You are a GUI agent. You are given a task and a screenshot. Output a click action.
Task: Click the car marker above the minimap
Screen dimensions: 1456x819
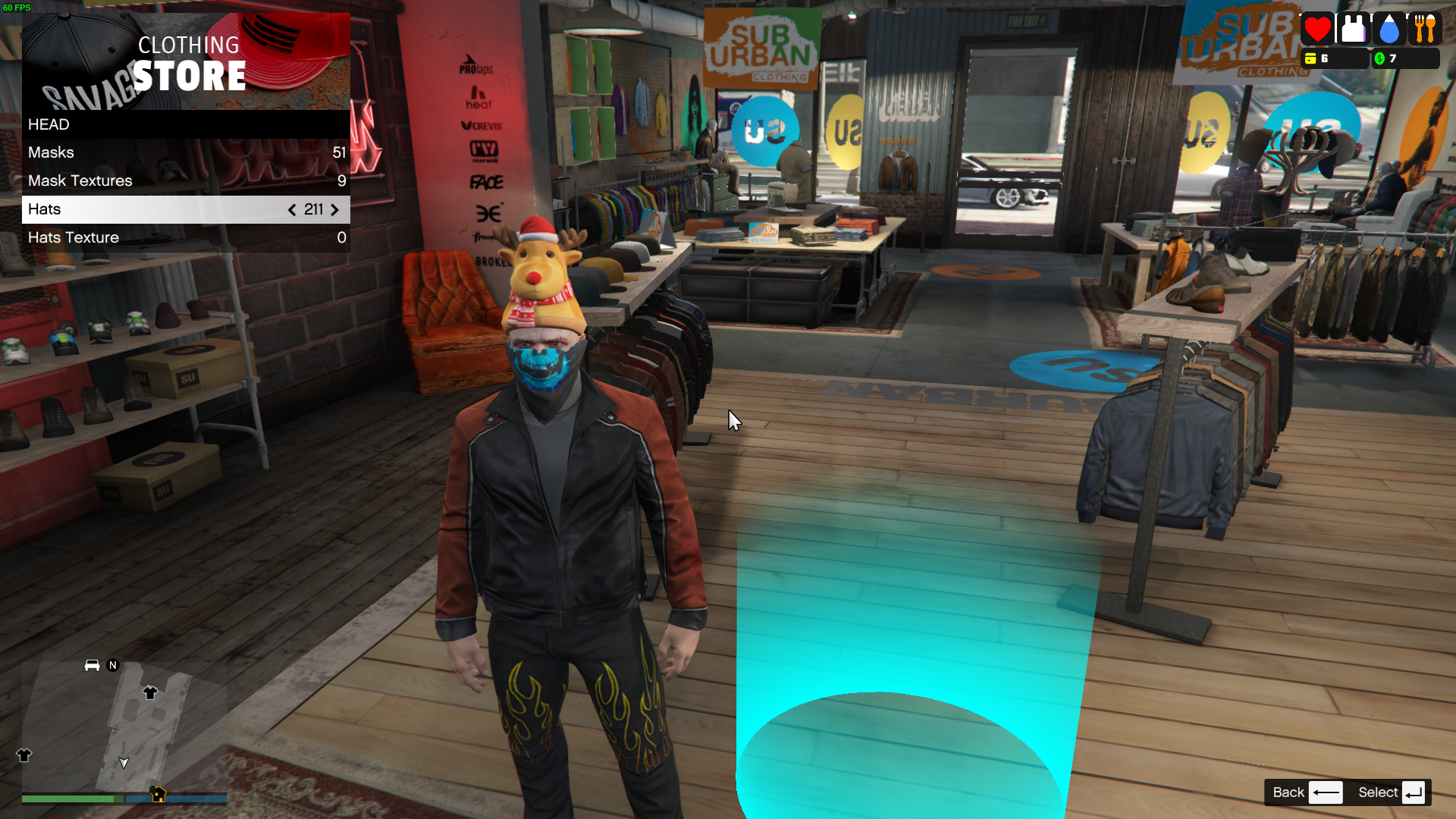pos(92,665)
